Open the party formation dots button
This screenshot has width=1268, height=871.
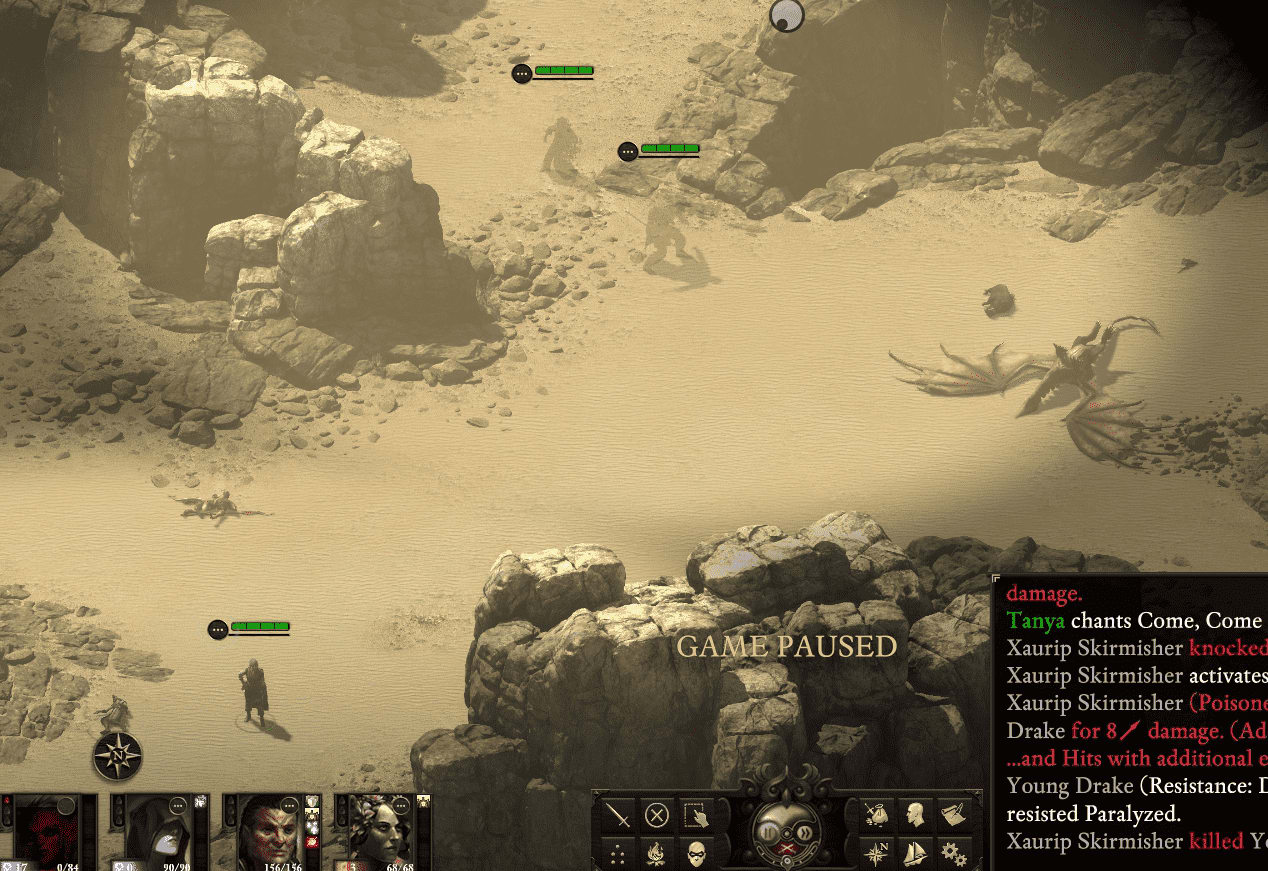coord(620,853)
